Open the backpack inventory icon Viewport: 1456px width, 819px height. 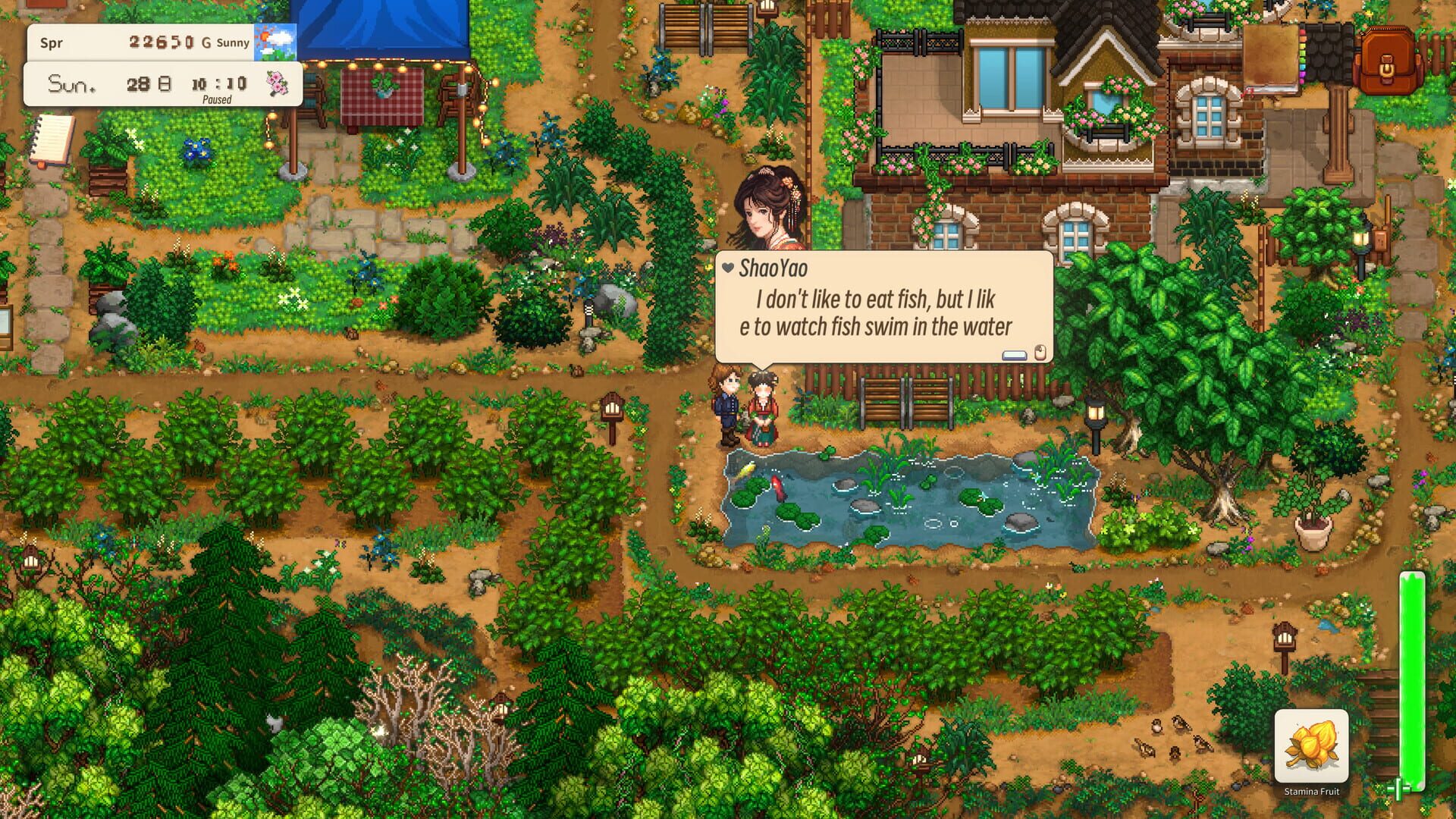tap(1388, 57)
